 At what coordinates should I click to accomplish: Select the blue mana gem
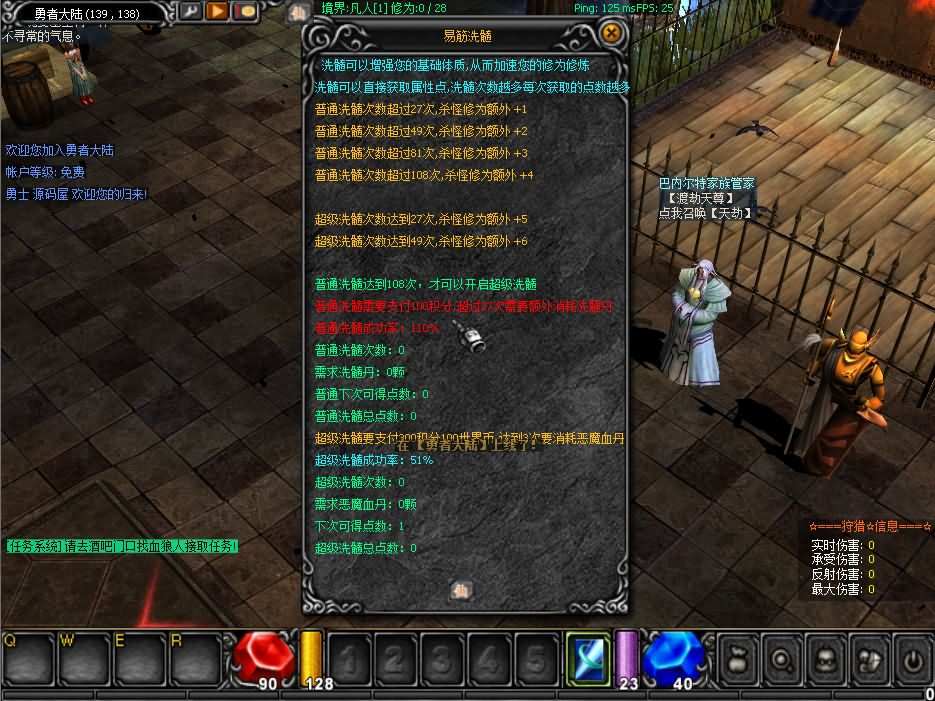(x=673, y=656)
